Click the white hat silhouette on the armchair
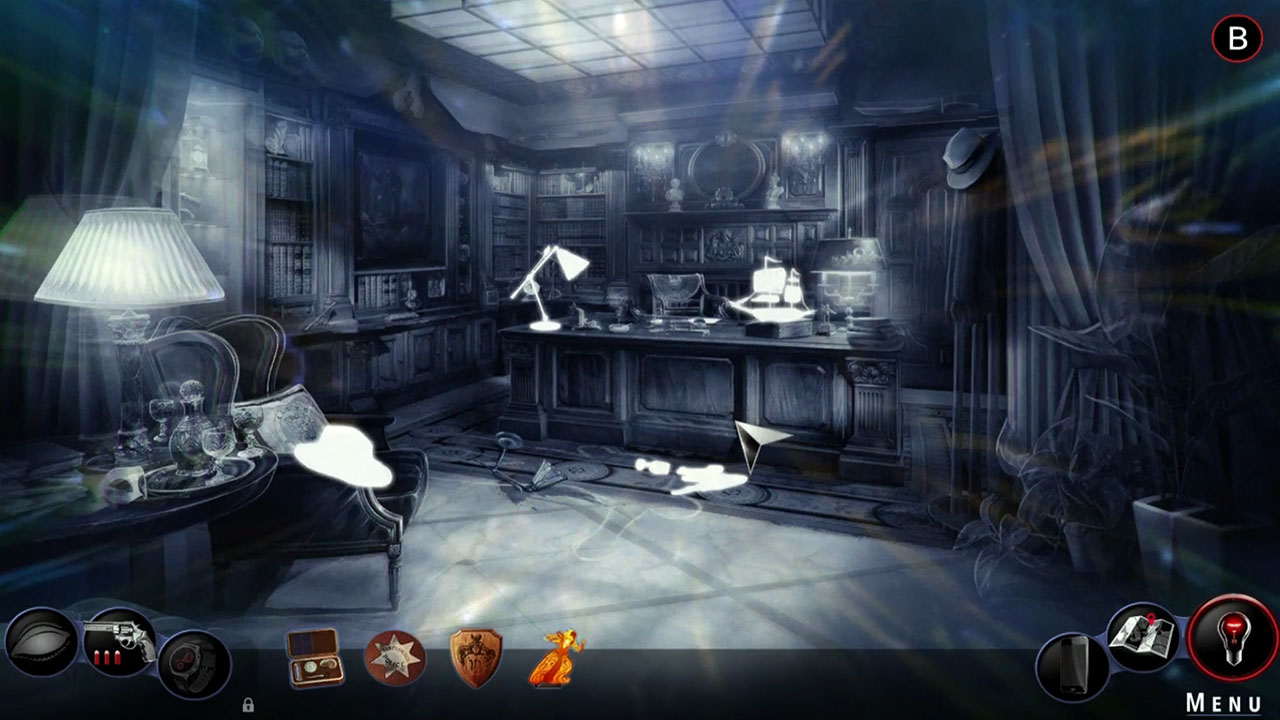 pyautogui.click(x=341, y=456)
